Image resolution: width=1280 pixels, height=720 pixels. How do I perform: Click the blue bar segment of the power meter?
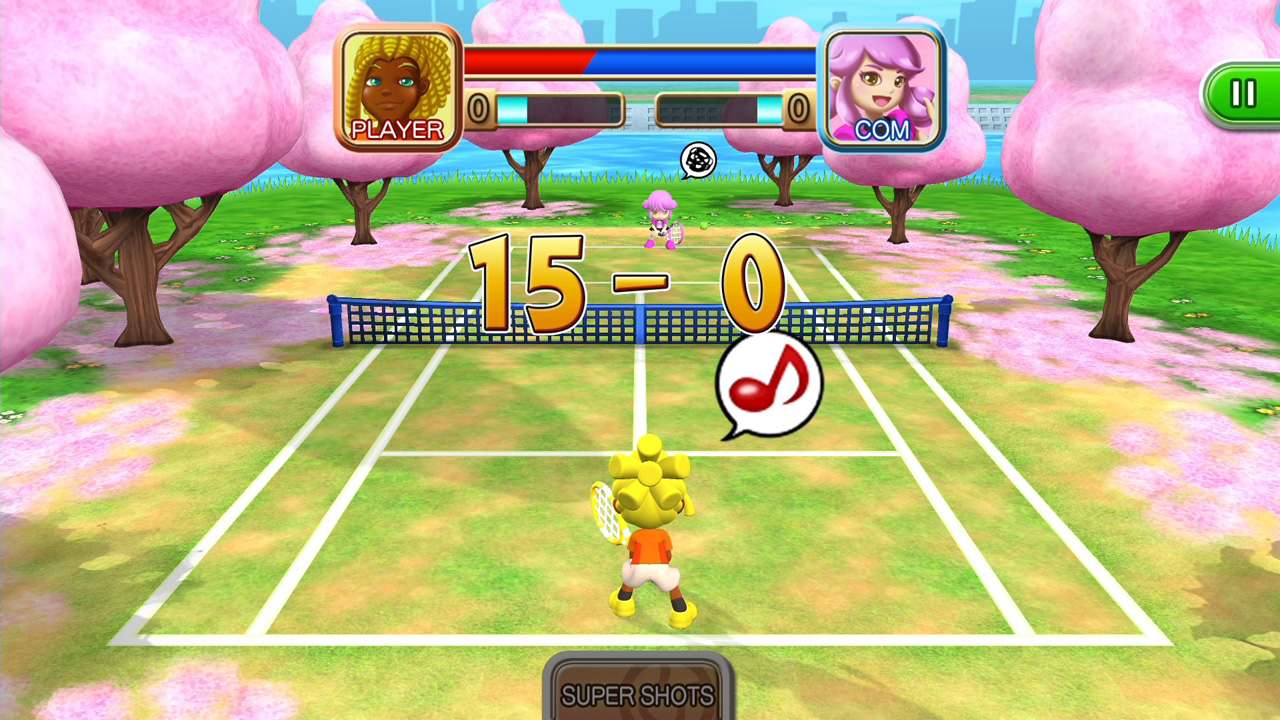tap(700, 58)
